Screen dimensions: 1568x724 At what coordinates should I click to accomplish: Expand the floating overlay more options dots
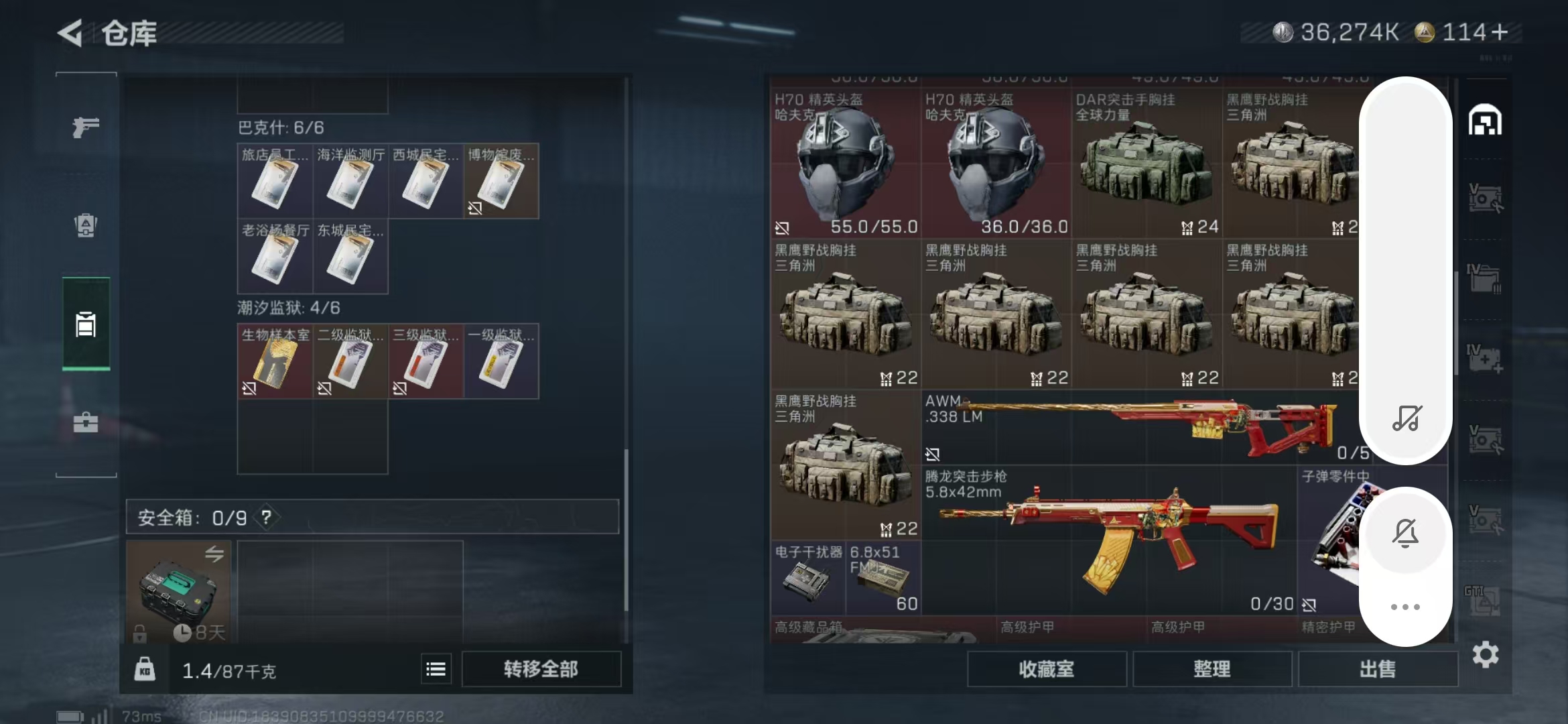tap(1407, 607)
